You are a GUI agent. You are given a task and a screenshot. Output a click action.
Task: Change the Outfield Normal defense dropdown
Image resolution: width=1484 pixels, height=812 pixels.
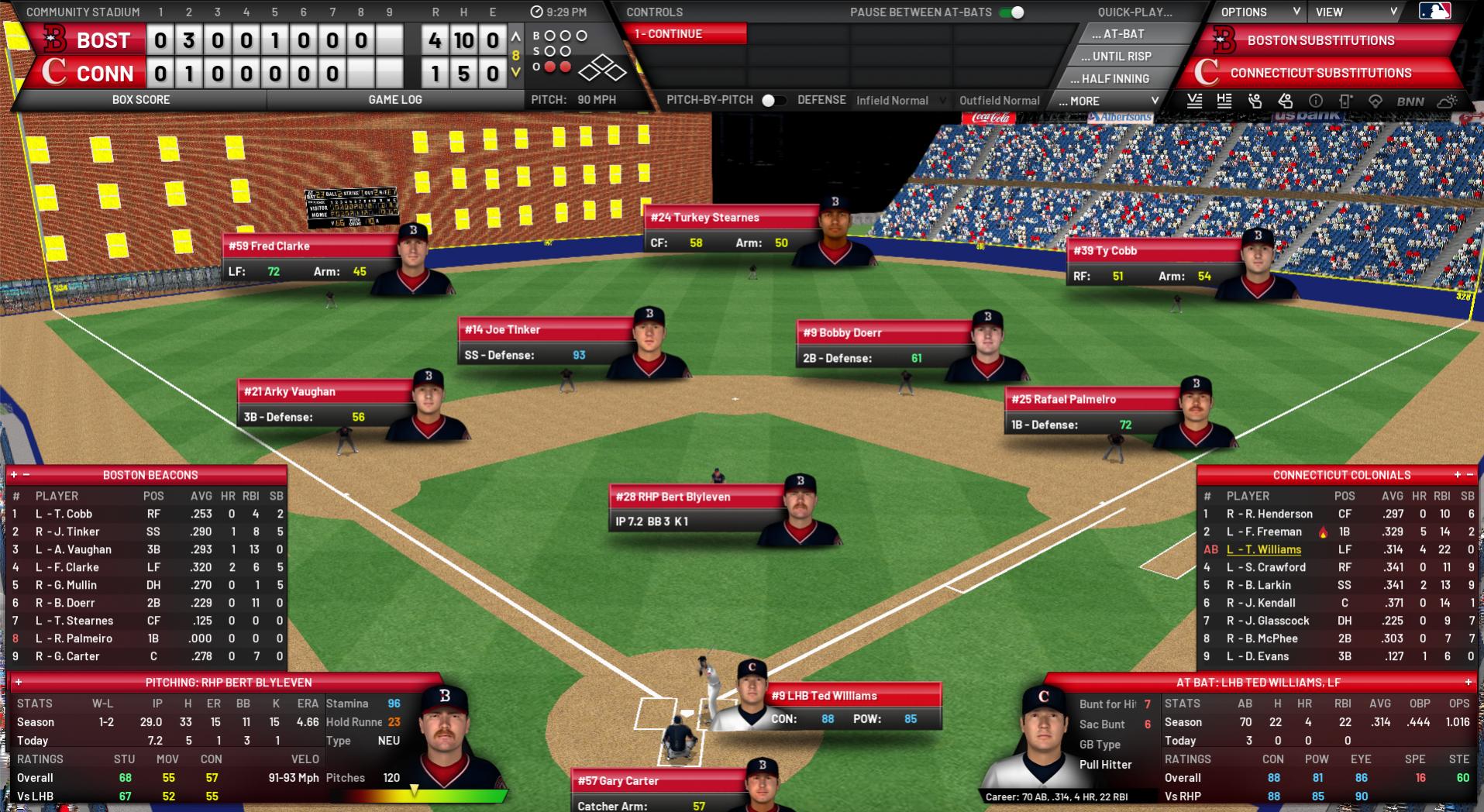coord(1000,101)
